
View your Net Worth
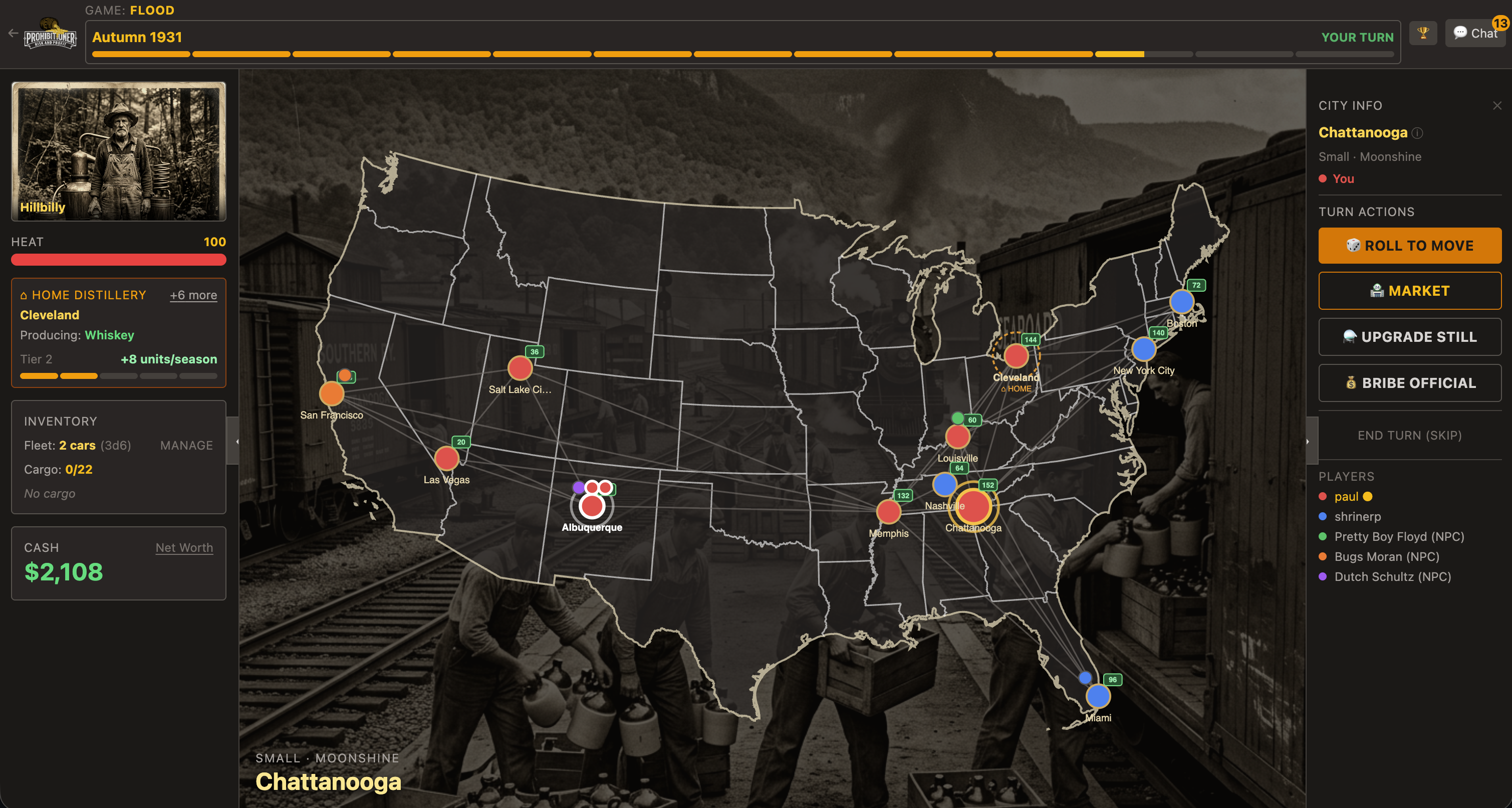coord(184,547)
